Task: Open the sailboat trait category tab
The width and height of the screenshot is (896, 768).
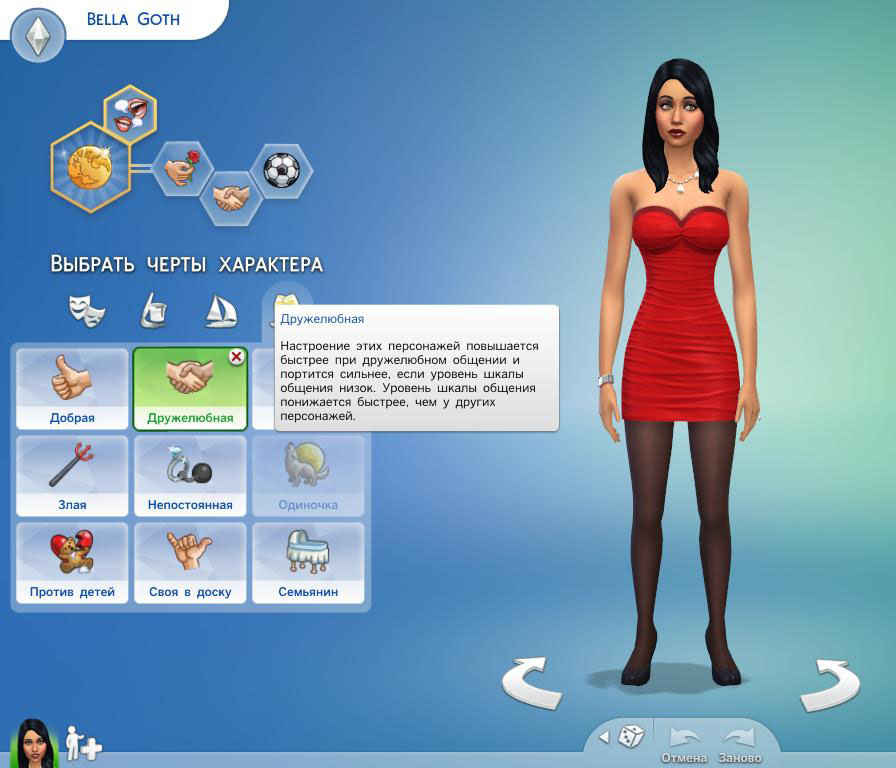Action: click(x=220, y=310)
